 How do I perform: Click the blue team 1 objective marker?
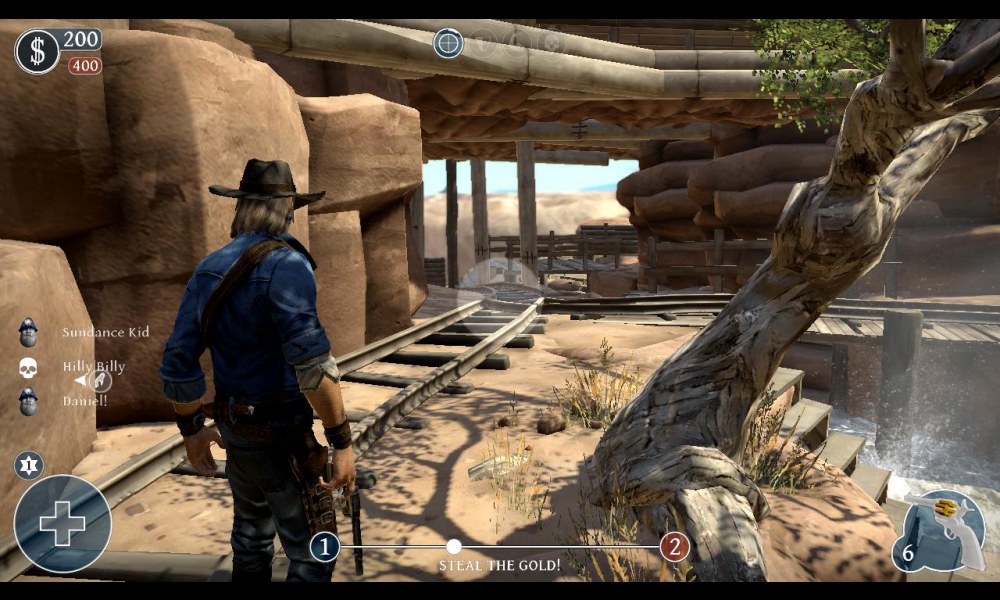324,547
